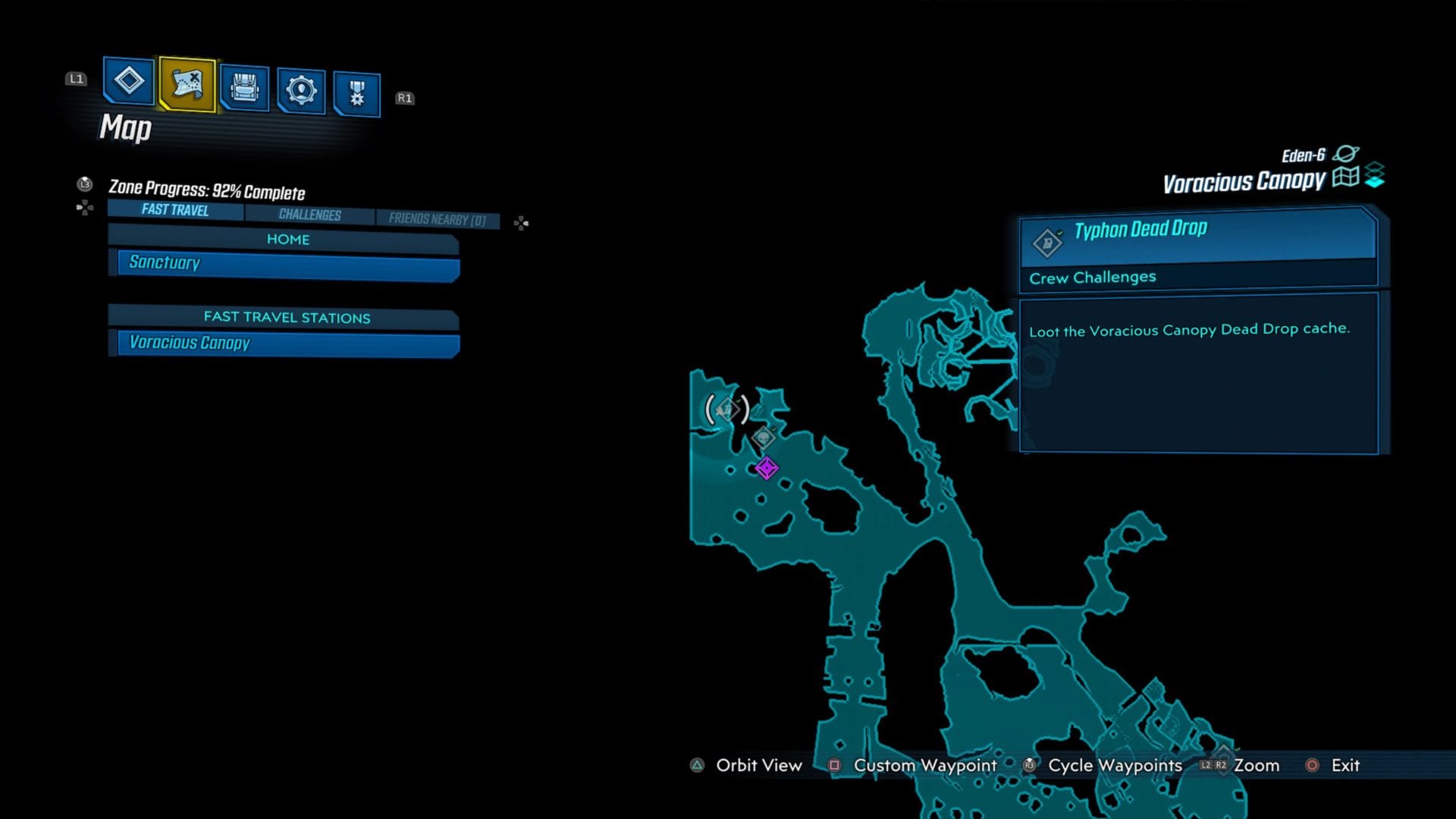Click the purple waypoint diamond marker

[766, 469]
